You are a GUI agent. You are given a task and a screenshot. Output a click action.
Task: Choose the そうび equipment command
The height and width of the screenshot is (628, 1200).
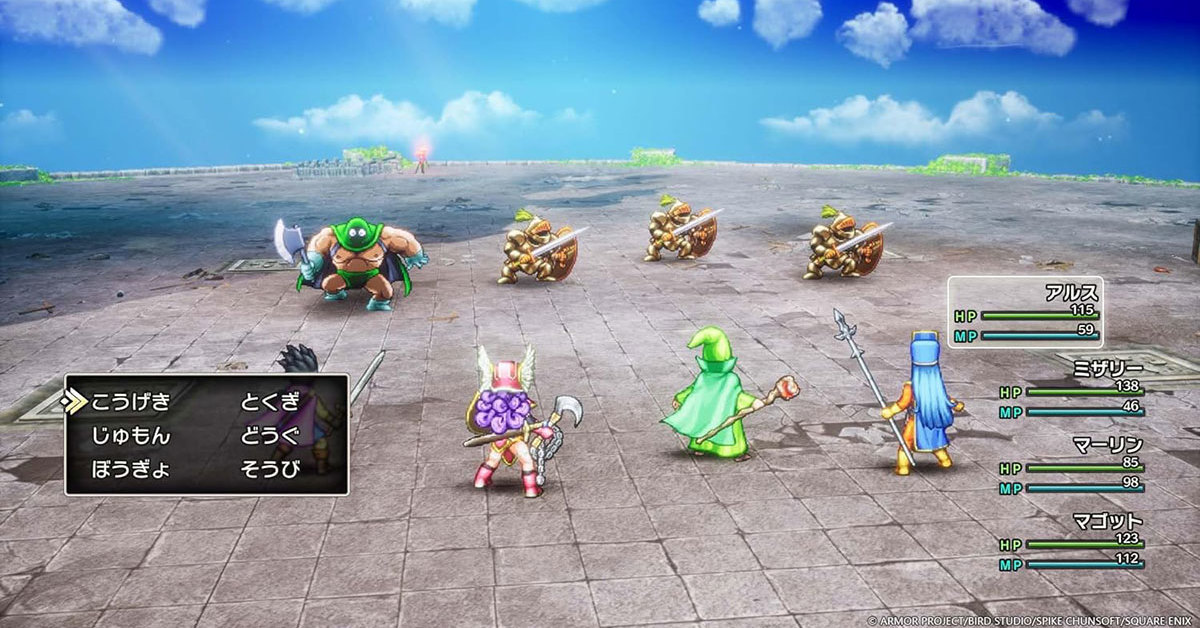click(x=270, y=469)
